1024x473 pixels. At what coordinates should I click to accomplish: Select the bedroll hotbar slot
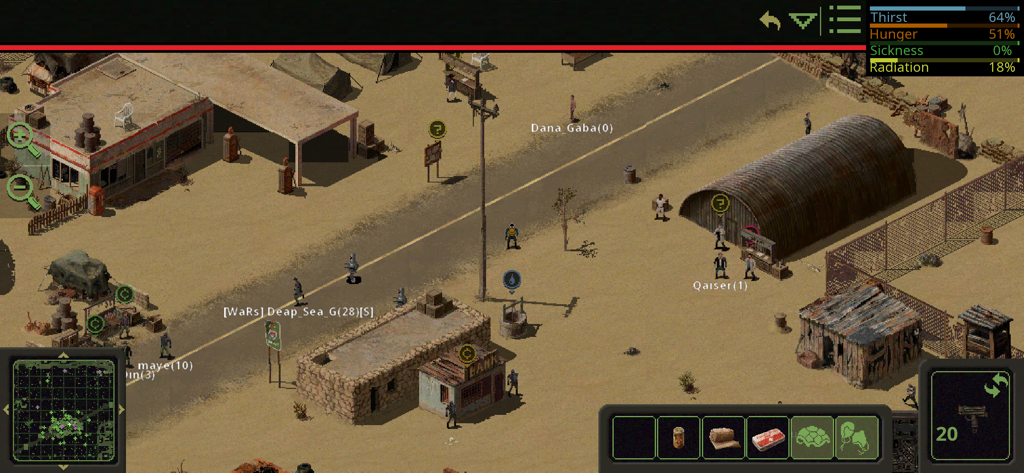coord(724,438)
